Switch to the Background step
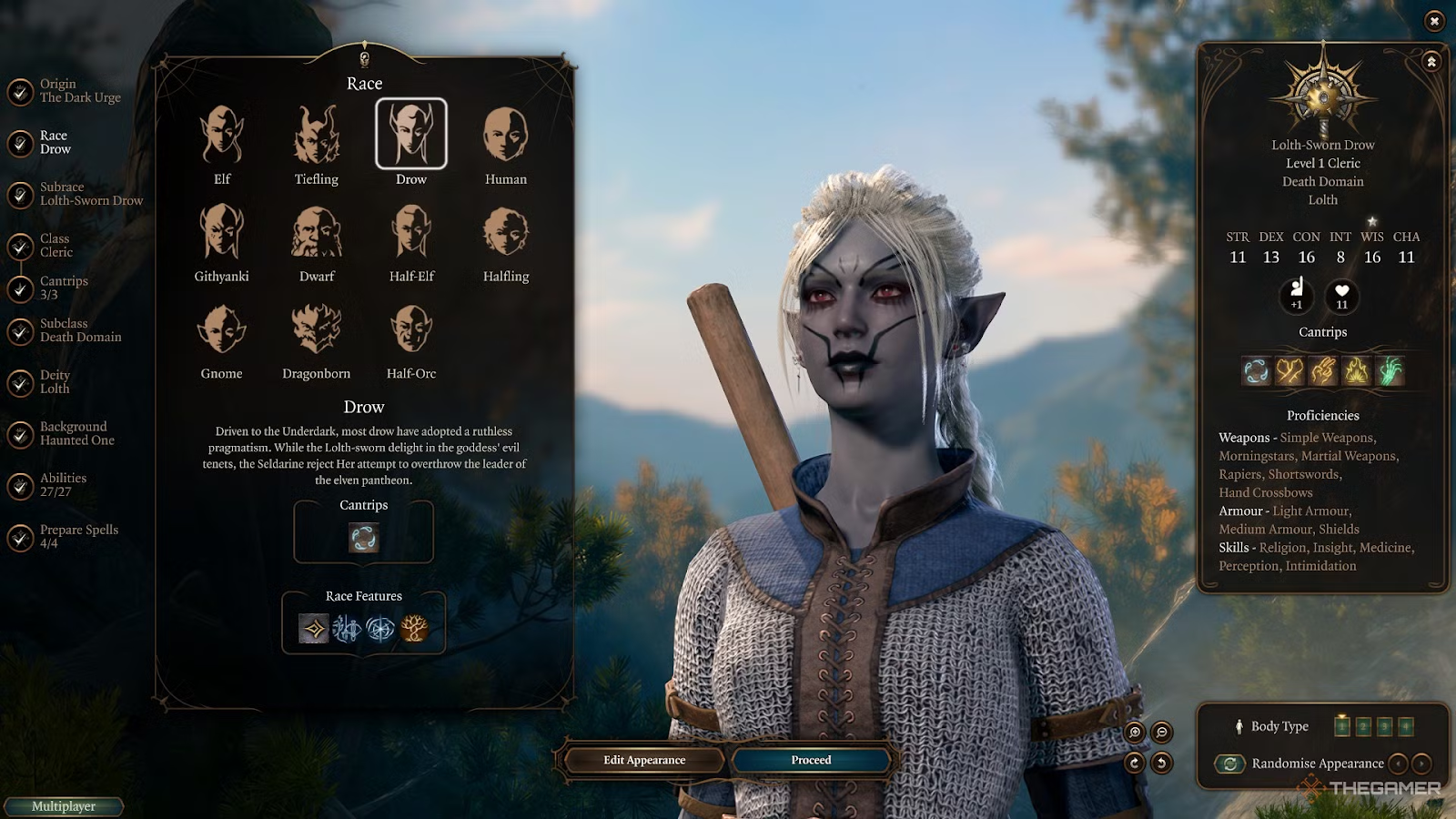The image size is (1456, 819). click(x=76, y=434)
